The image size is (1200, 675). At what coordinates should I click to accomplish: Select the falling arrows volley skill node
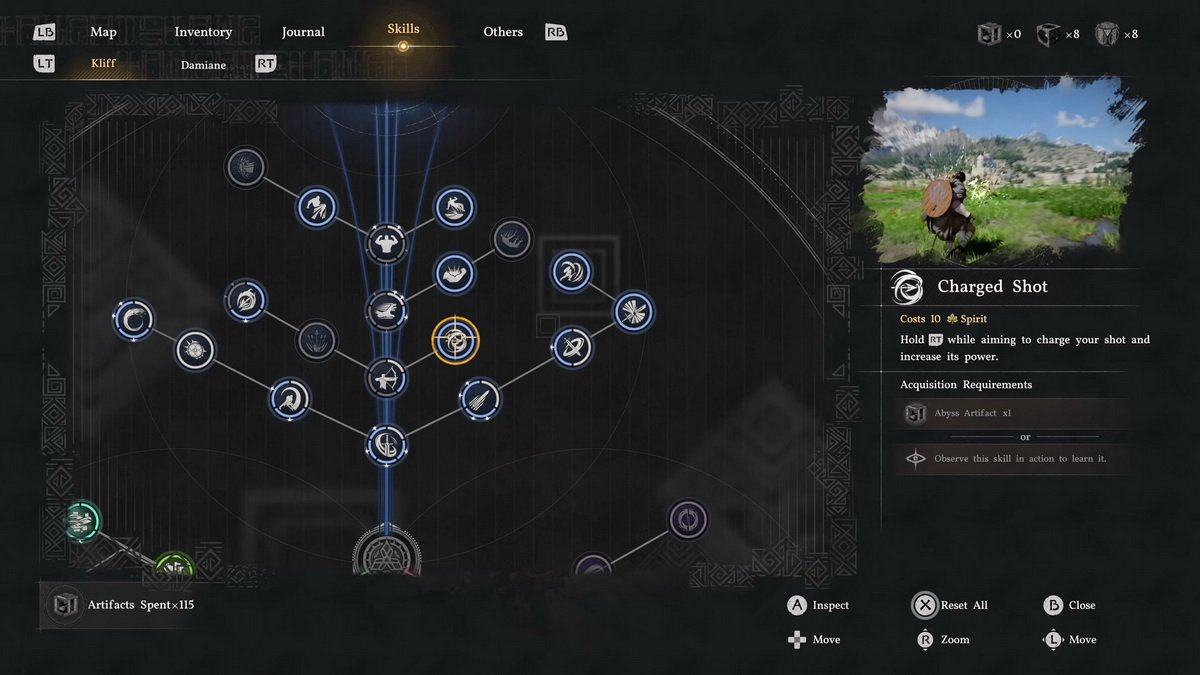(x=480, y=398)
